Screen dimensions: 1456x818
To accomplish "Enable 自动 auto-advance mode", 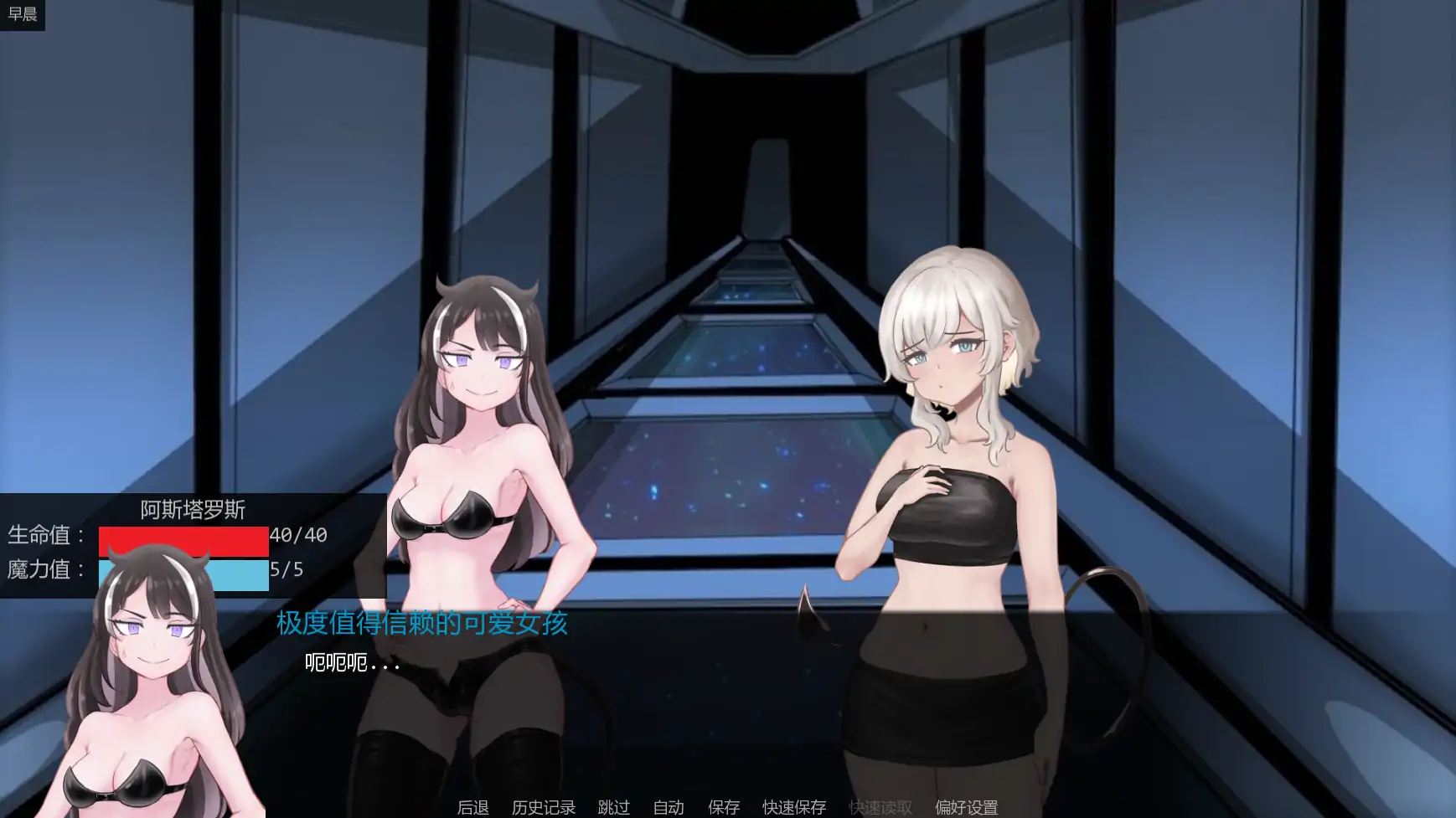I will tap(668, 807).
